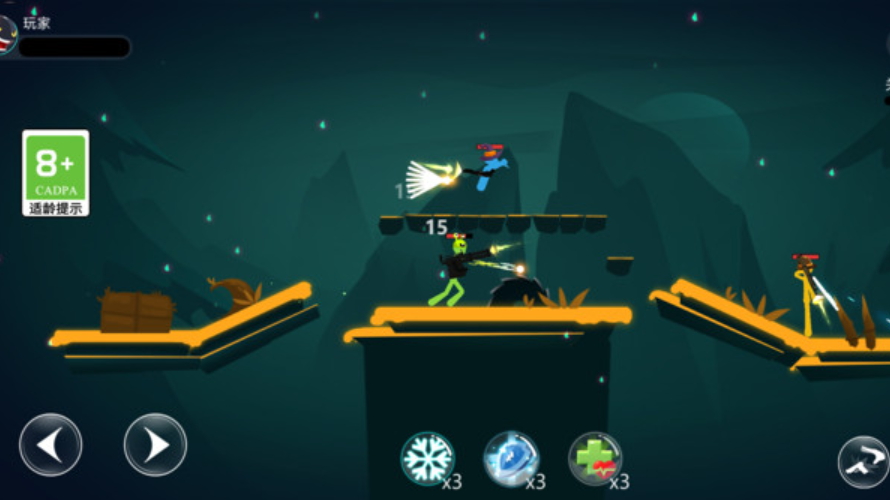Activate the snowflake freeze skill
Image resolution: width=890 pixels, height=500 pixels.
click(x=428, y=458)
